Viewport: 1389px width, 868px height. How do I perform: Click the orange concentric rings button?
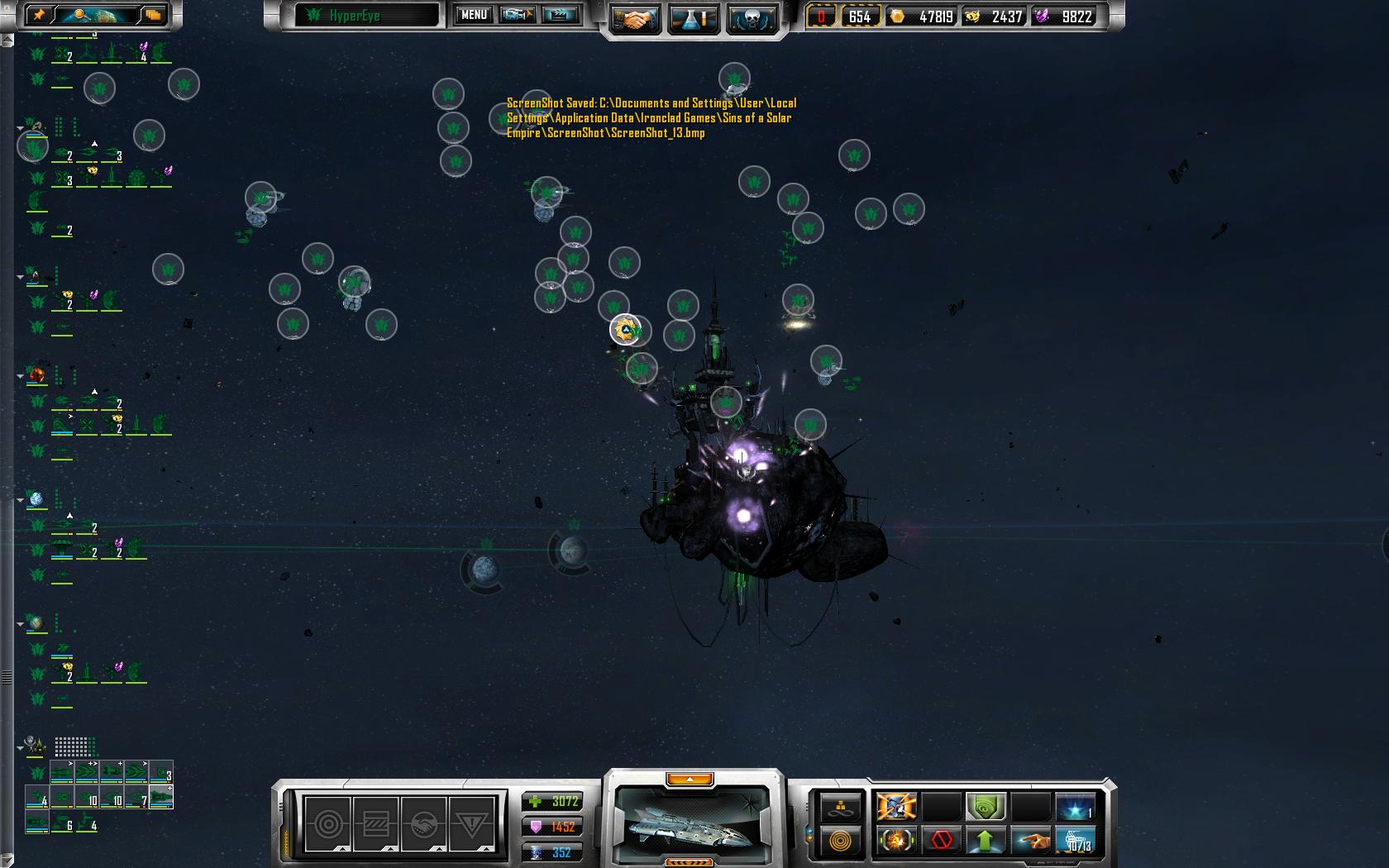(840, 841)
